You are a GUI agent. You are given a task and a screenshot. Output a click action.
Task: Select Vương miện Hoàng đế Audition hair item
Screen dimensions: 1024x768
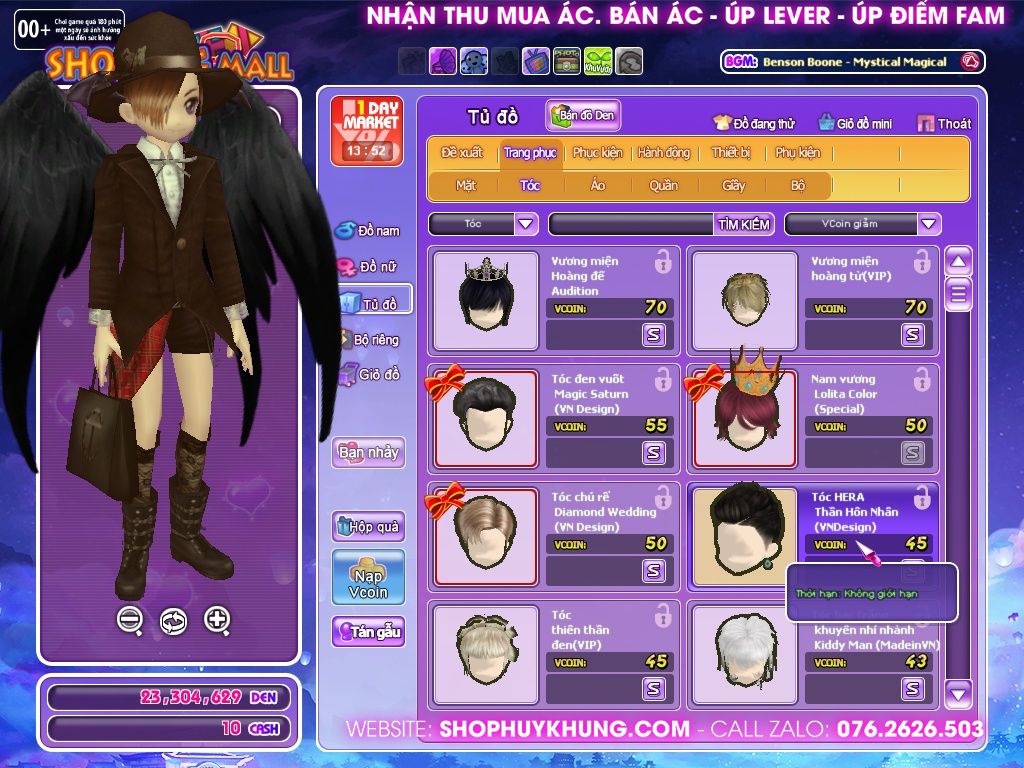[485, 298]
